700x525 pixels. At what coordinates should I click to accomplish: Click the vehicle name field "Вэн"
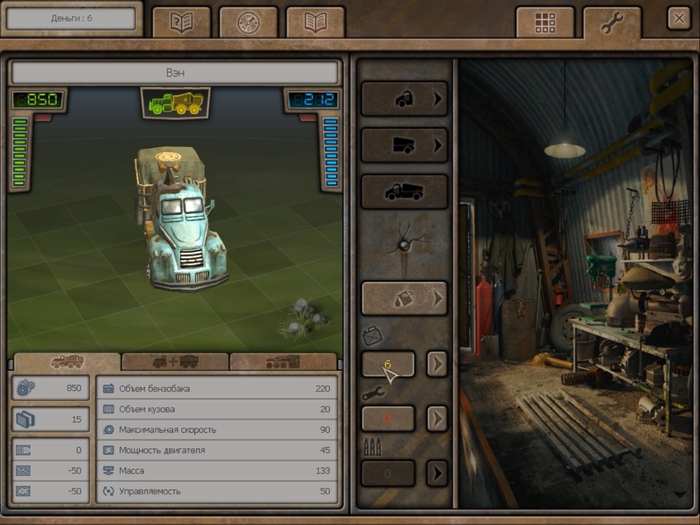point(175,73)
